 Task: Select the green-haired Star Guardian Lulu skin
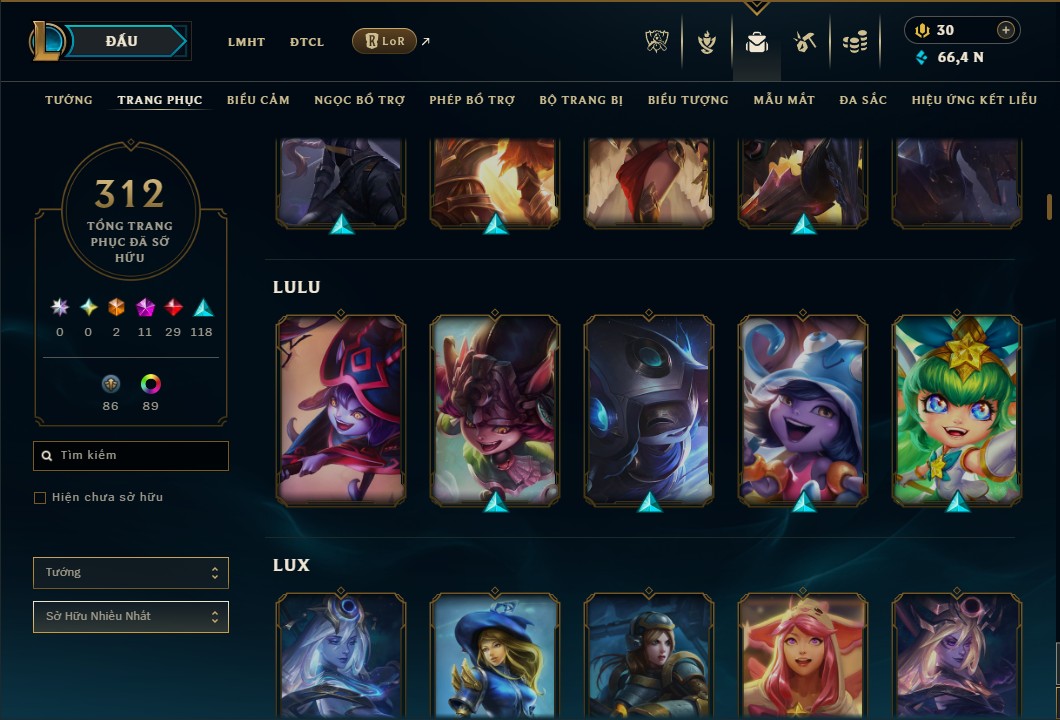click(x=957, y=409)
